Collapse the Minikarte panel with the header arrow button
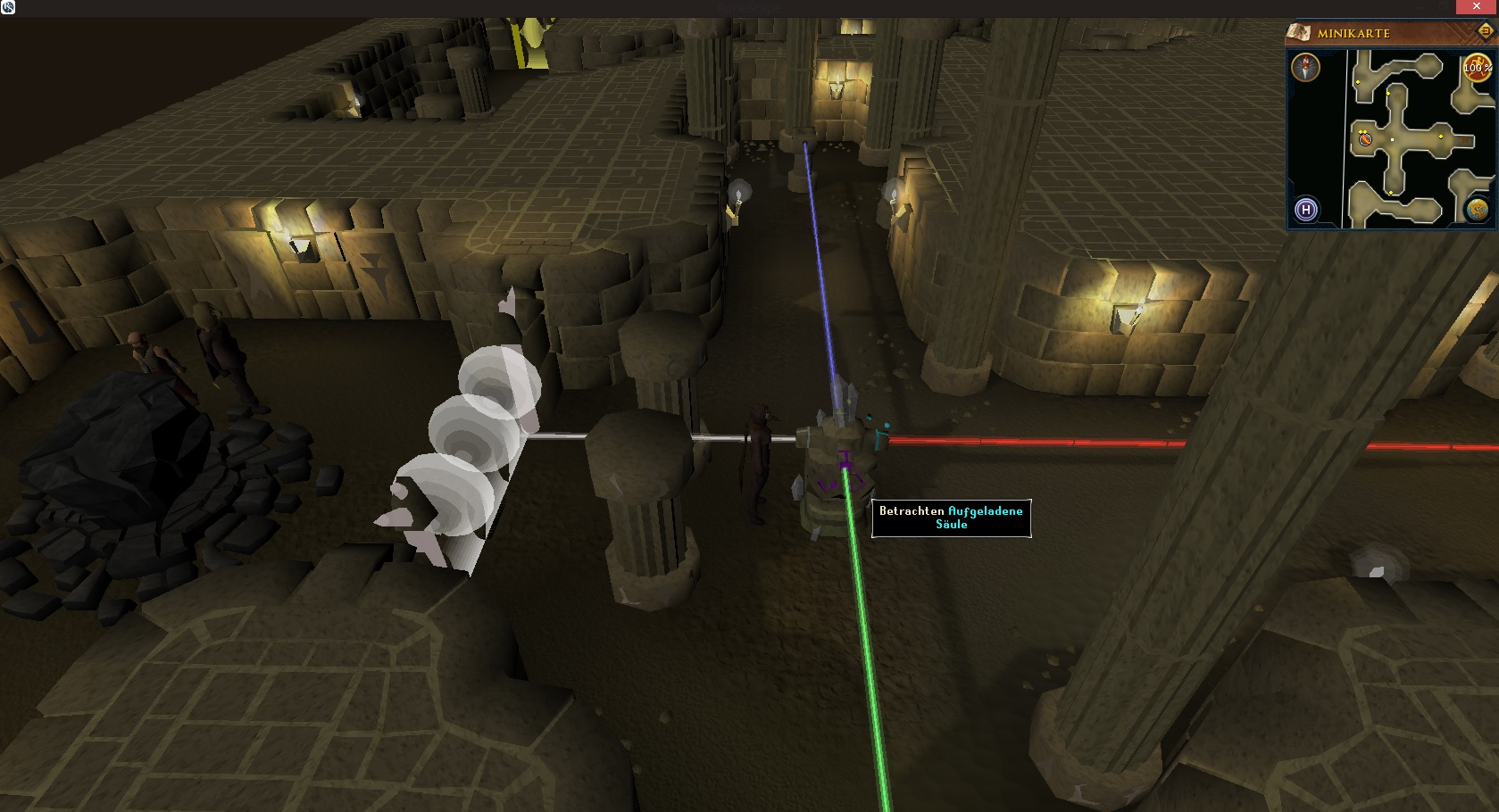The height and width of the screenshot is (812, 1499). (1486, 32)
